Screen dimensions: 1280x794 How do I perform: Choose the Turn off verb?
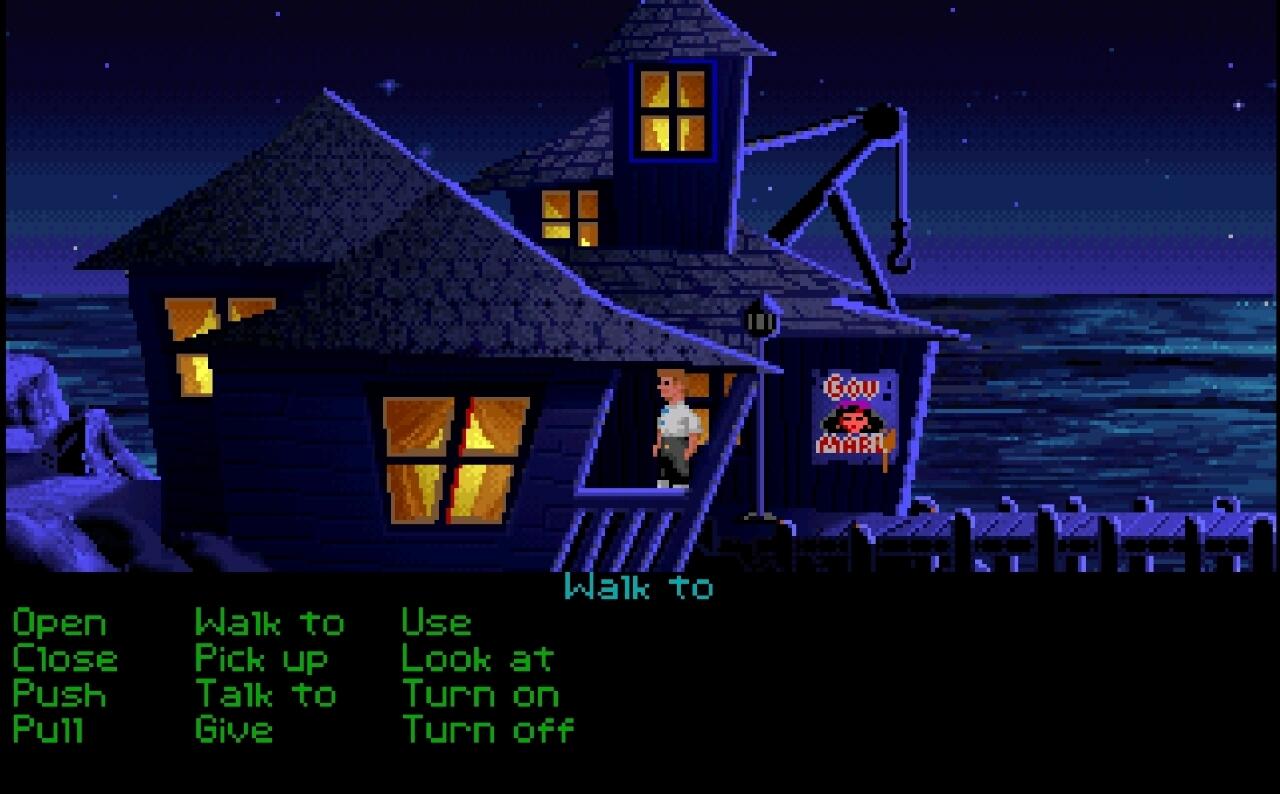pos(487,729)
